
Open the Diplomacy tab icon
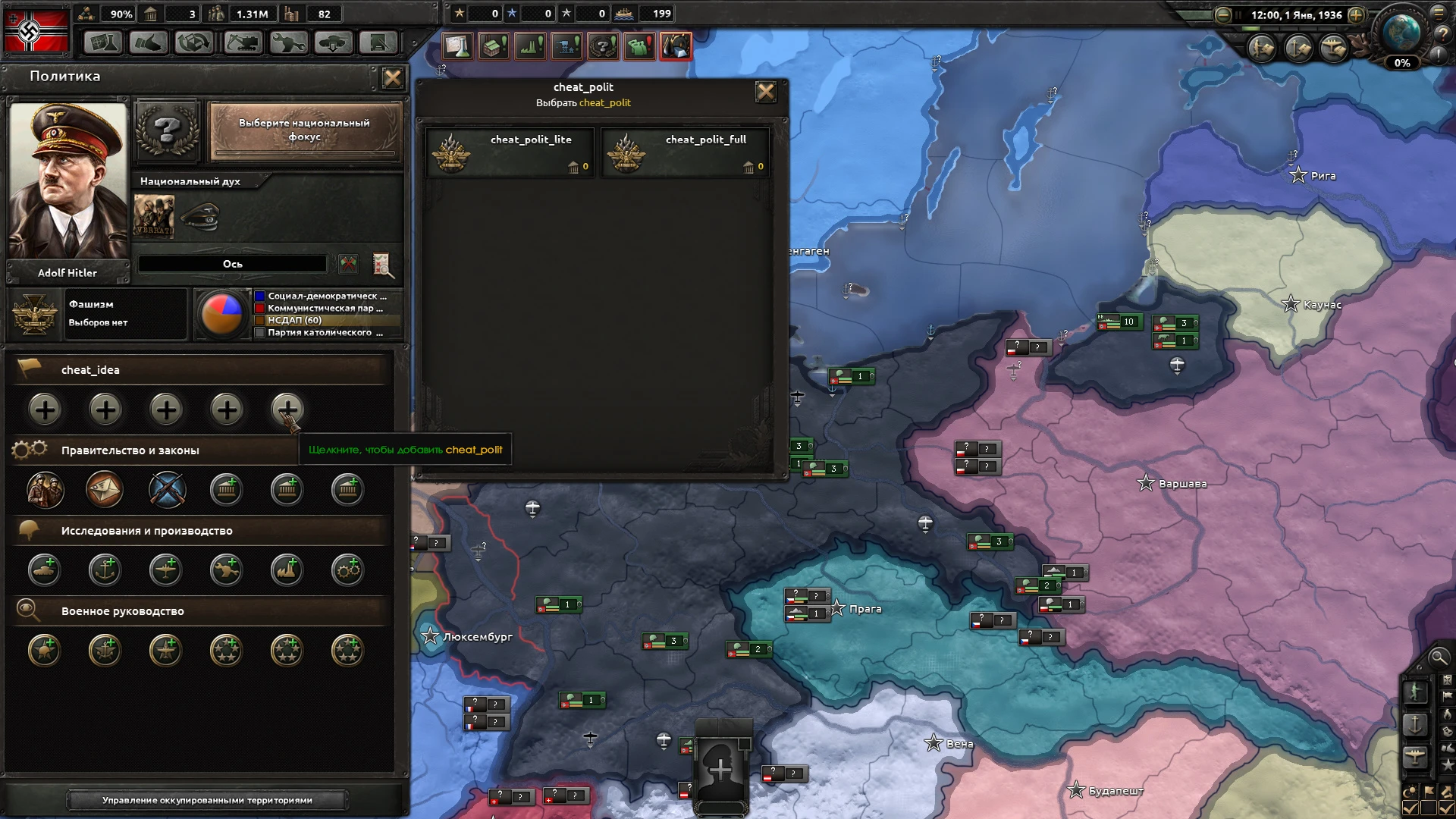tap(149, 43)
